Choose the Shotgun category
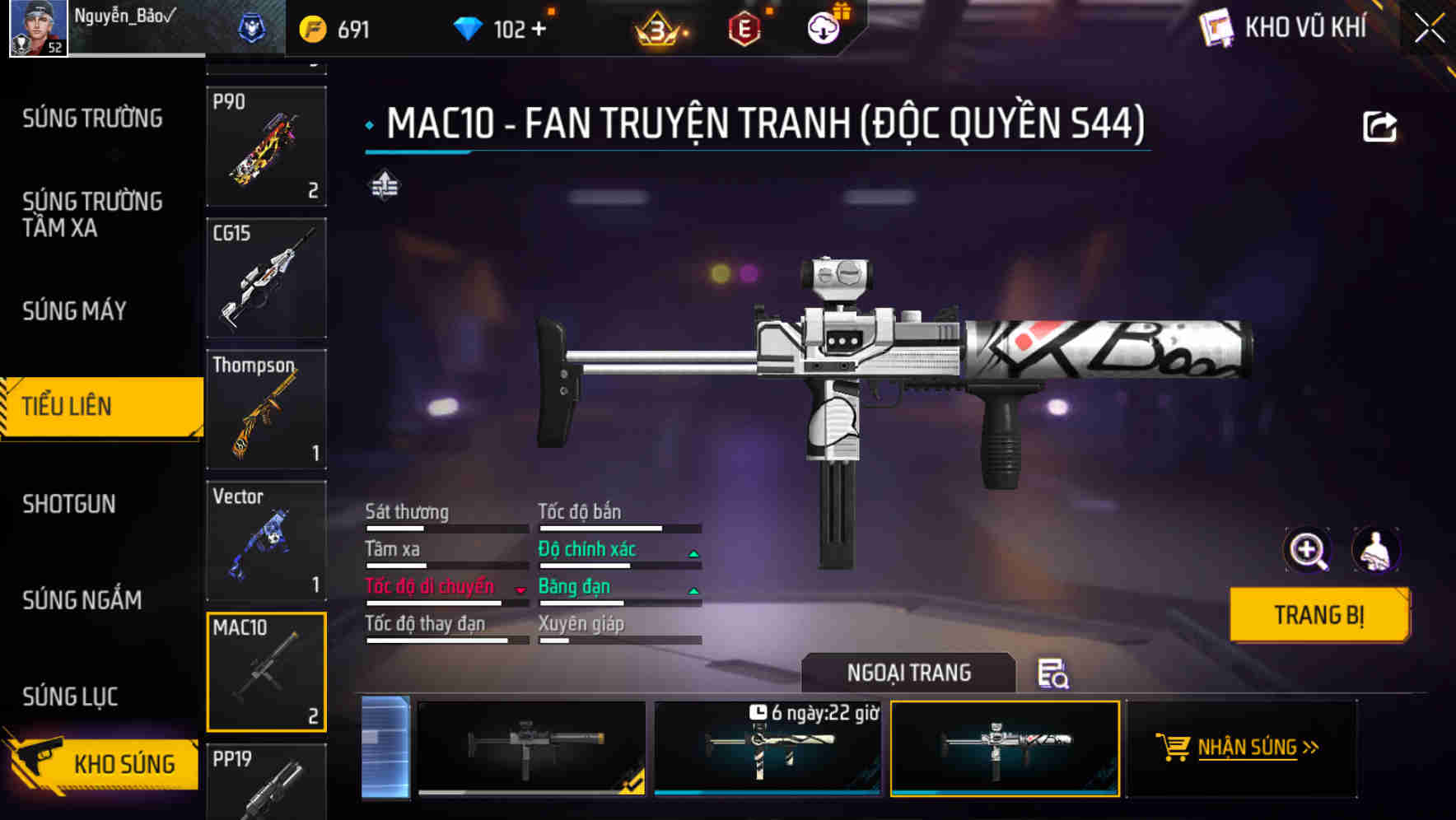Image resolution: width=1456 pixels, height=820 pixels. click(x=69, y=504)
